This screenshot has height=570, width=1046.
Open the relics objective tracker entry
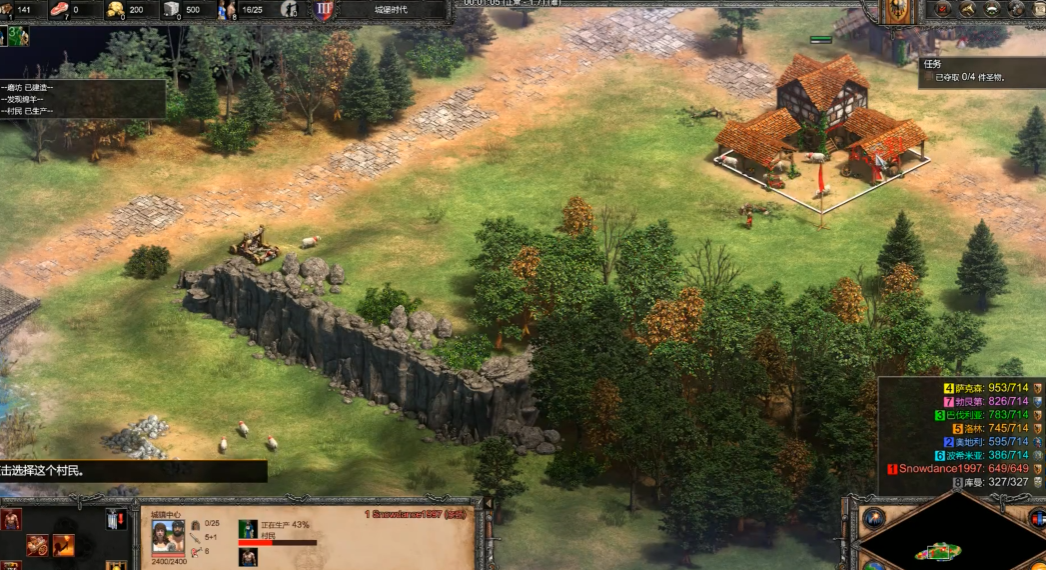tap(970, 77)
